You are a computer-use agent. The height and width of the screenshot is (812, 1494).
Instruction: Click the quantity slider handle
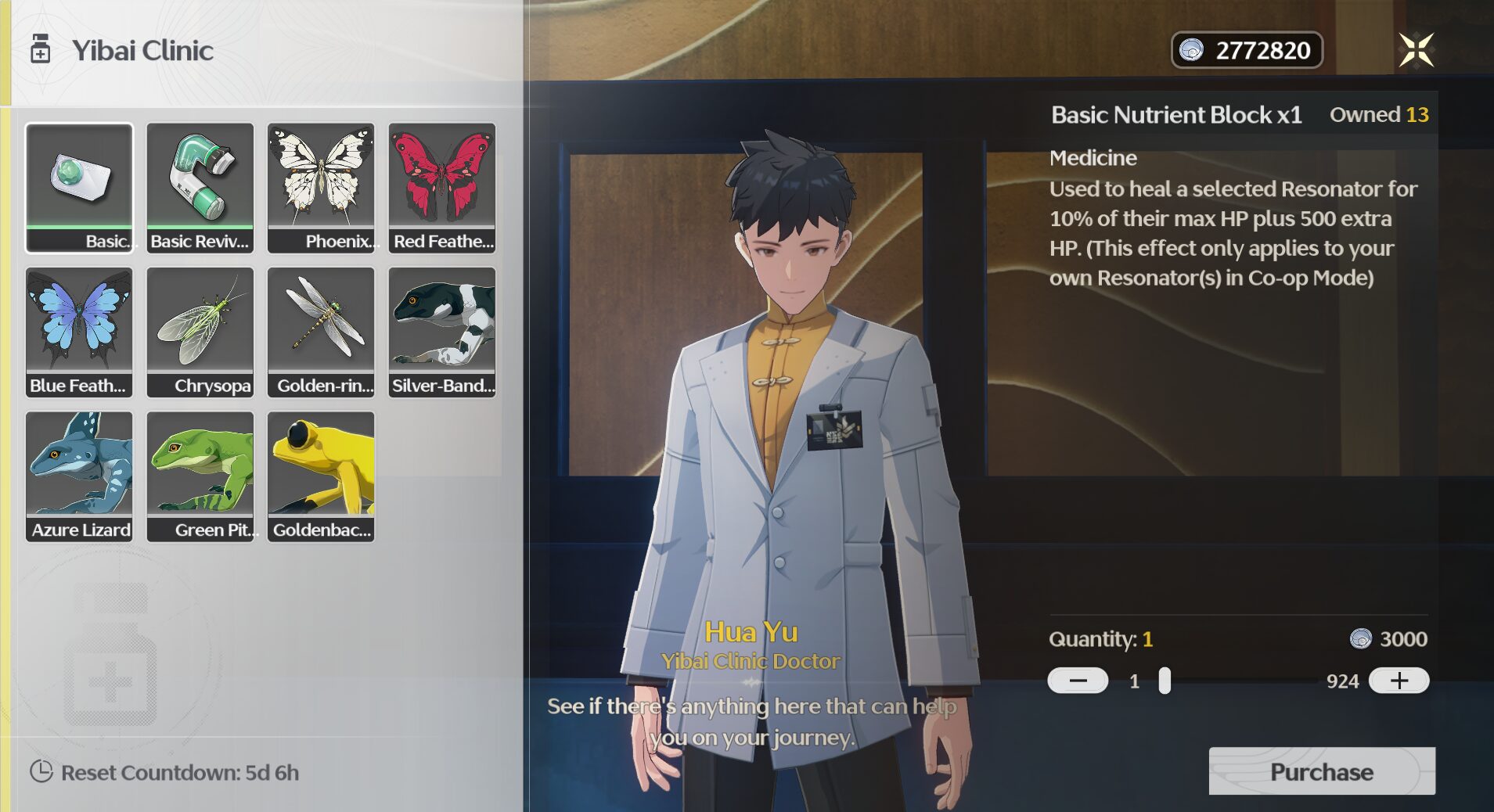[x=1165, y=681]
